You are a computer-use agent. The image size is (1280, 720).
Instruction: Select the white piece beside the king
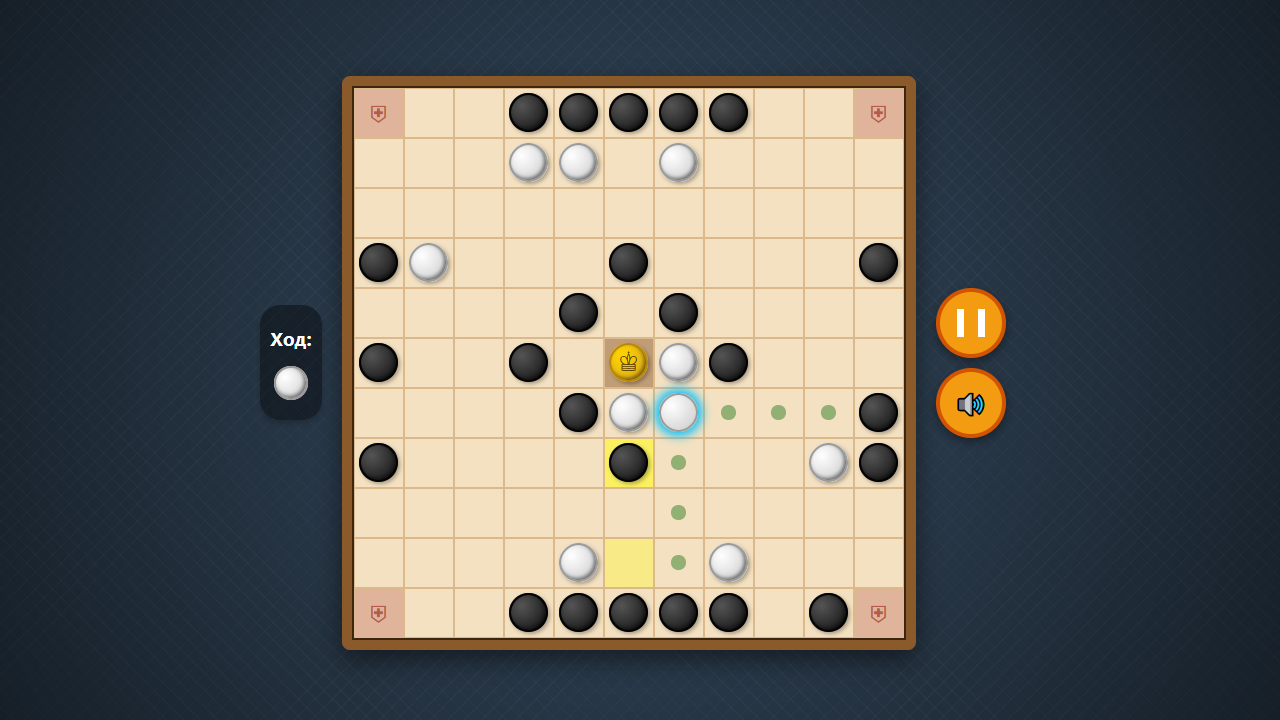[x=678, y=362]
